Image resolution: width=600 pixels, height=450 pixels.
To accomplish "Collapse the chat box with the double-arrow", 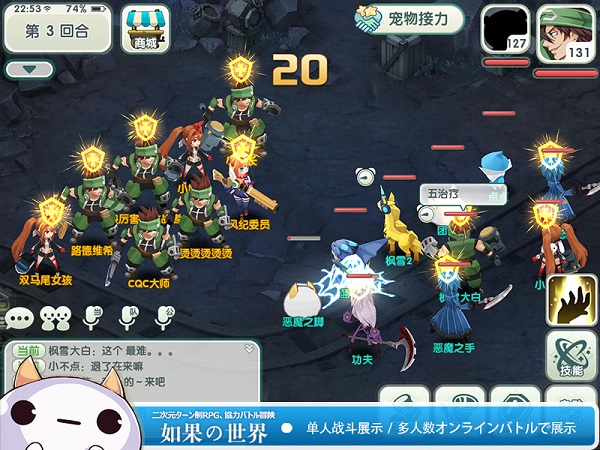I will 250,350.
